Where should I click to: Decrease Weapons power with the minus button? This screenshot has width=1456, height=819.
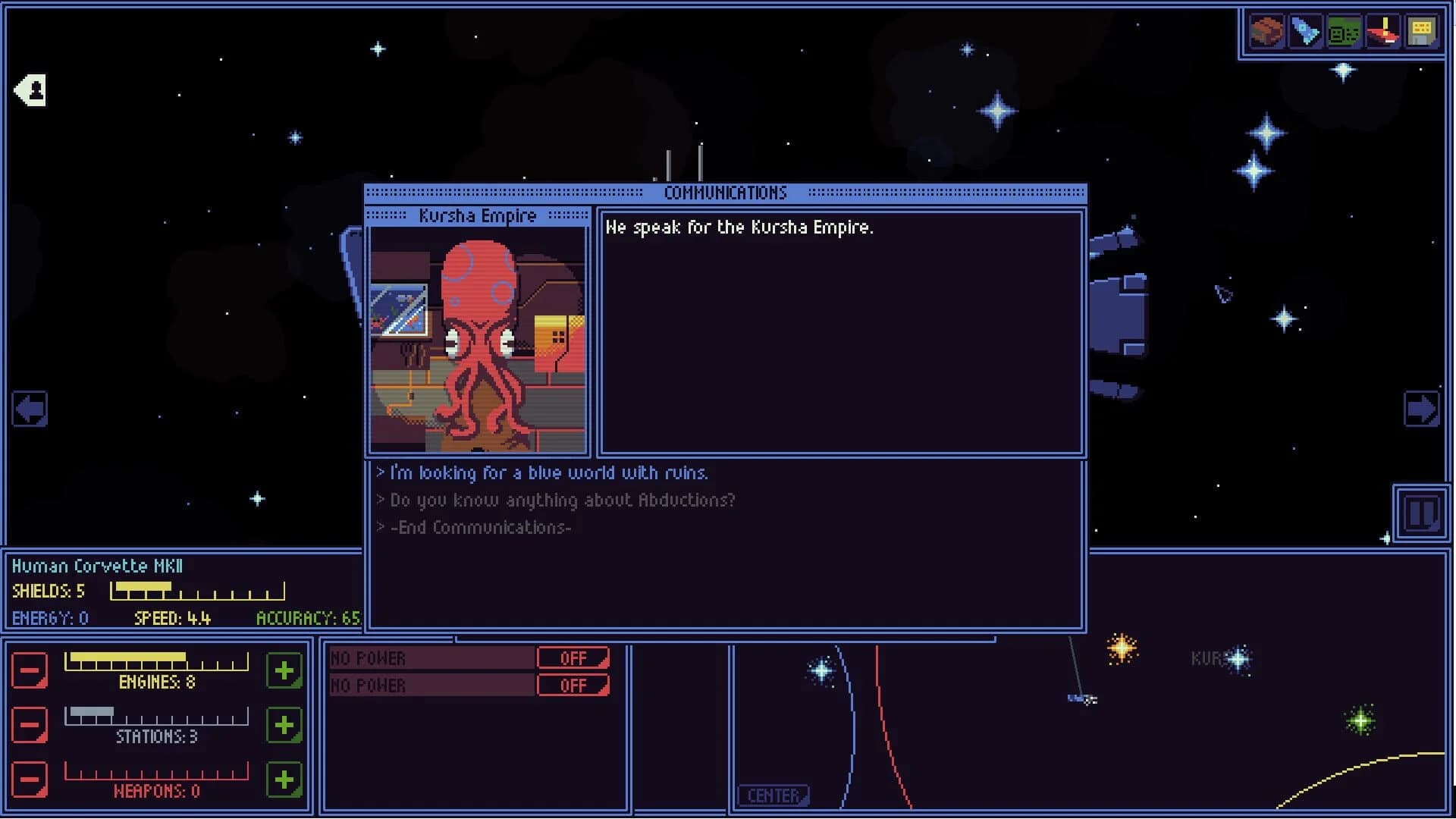pos(30,778)
